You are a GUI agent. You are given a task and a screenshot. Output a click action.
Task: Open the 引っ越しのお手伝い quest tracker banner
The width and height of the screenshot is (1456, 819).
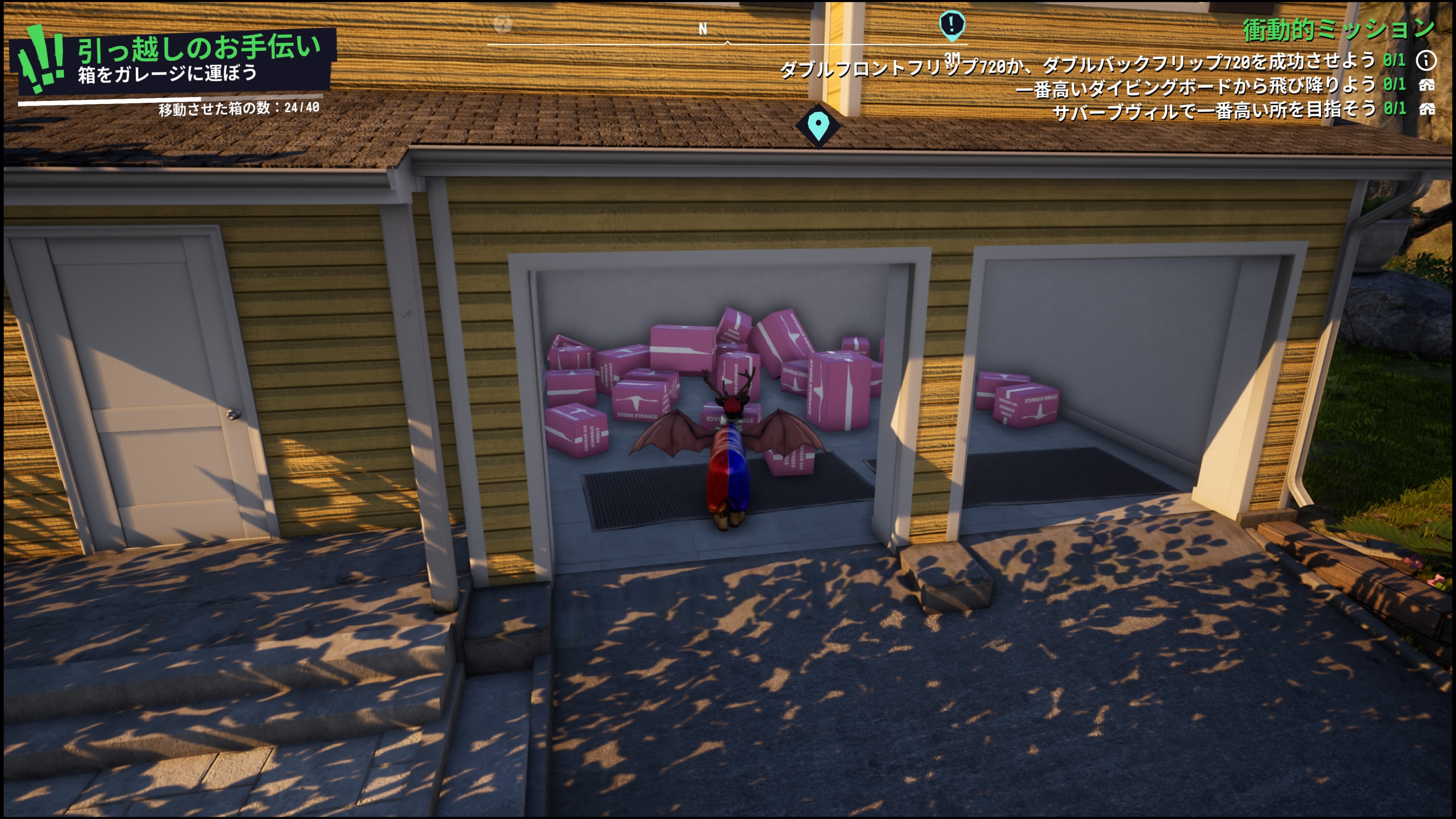pyautogui.click(x=175, y=60)
